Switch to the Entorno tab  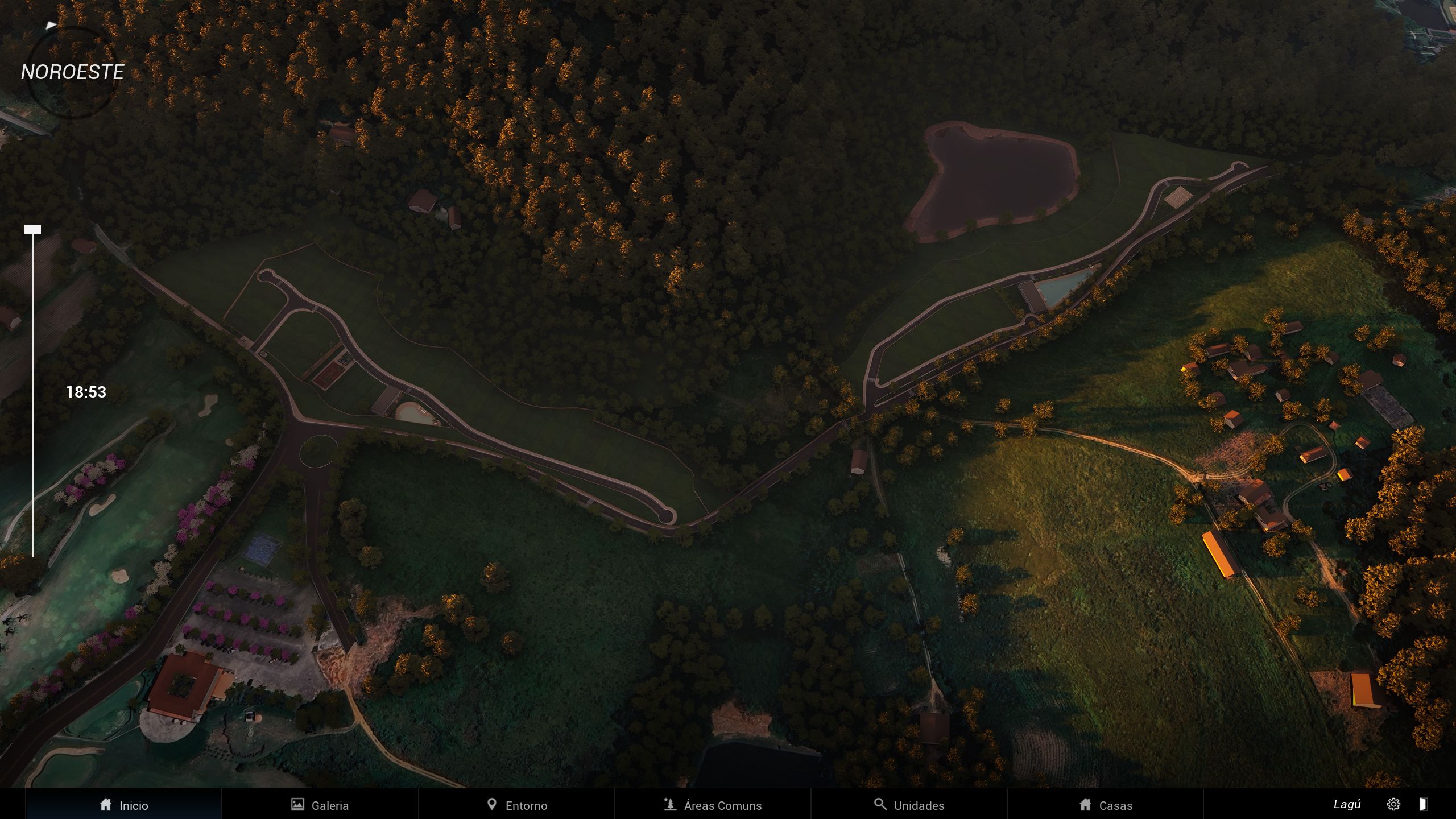516,805
